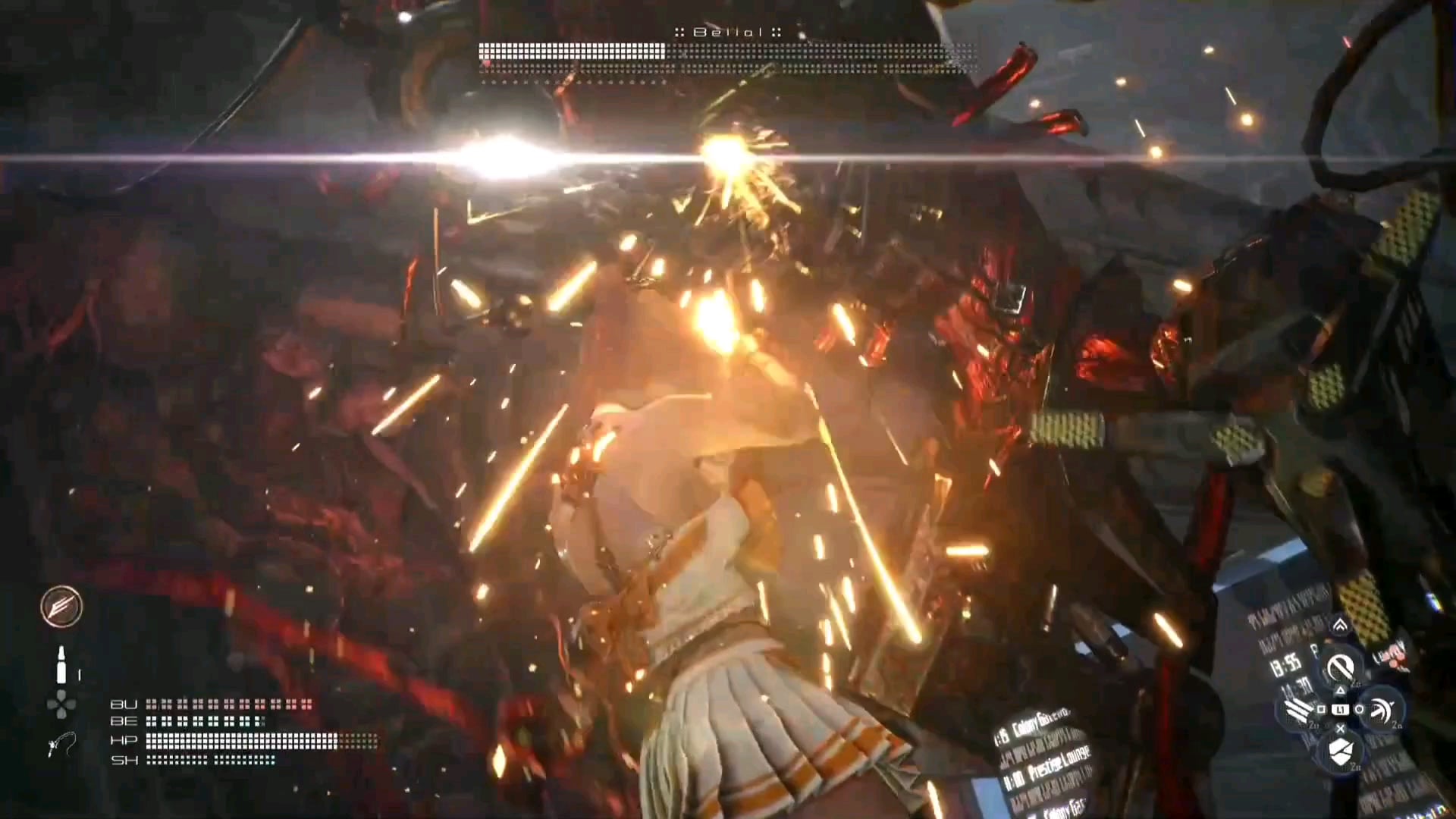Activate the curved-slash arrow Beta skill

[x=1381, y=709]
